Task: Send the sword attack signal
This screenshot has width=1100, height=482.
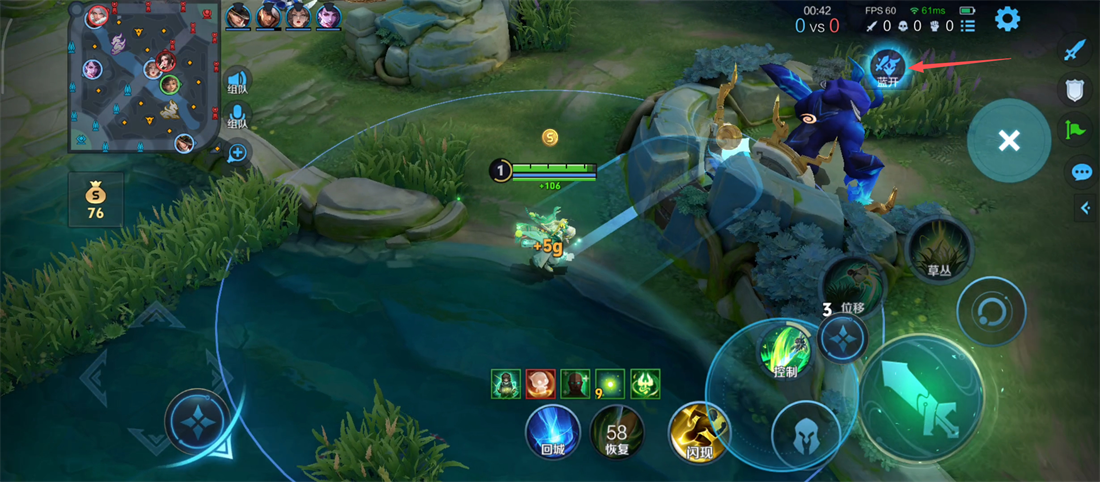Action: pyautogui.click(x=1075, y=50)
